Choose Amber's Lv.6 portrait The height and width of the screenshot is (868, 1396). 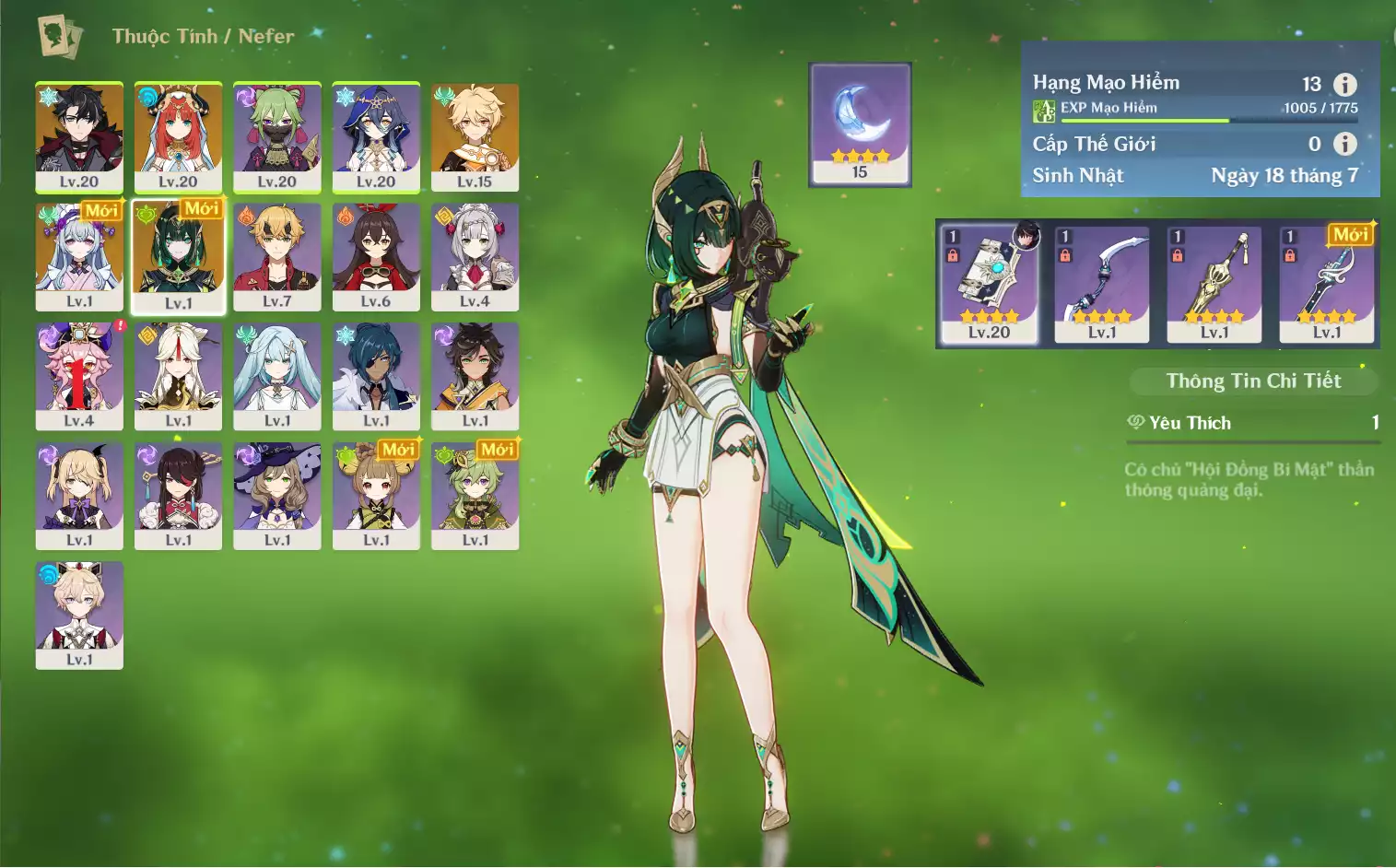pos(376,256)
